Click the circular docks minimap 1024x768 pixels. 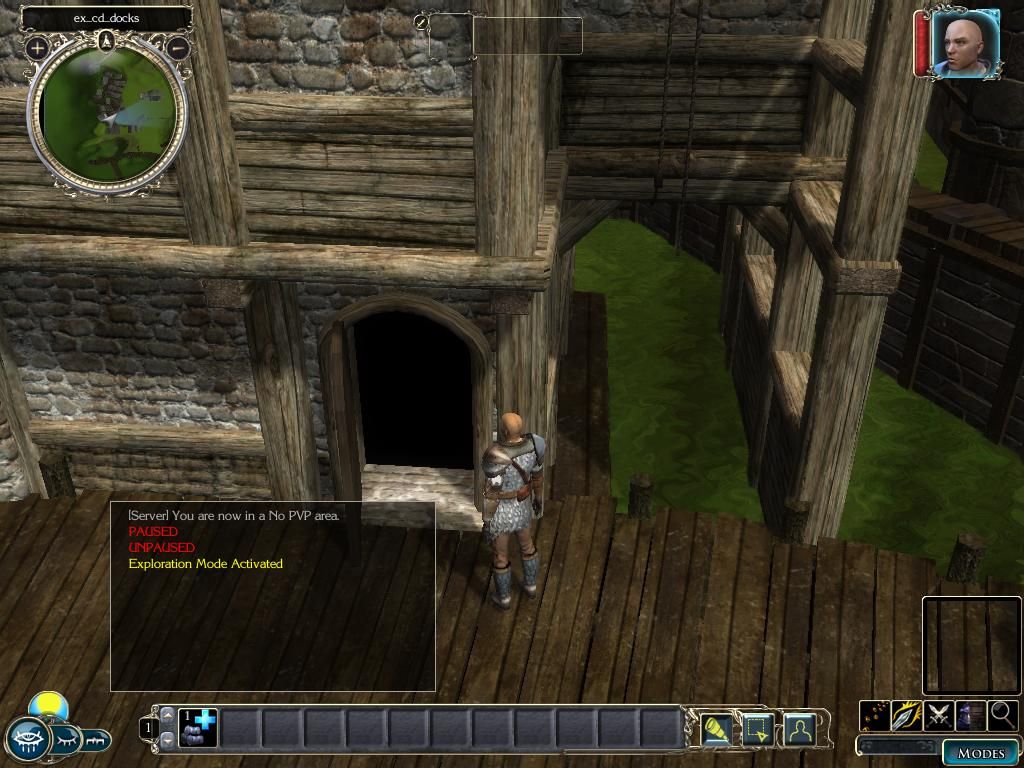[x=108, y=115]
